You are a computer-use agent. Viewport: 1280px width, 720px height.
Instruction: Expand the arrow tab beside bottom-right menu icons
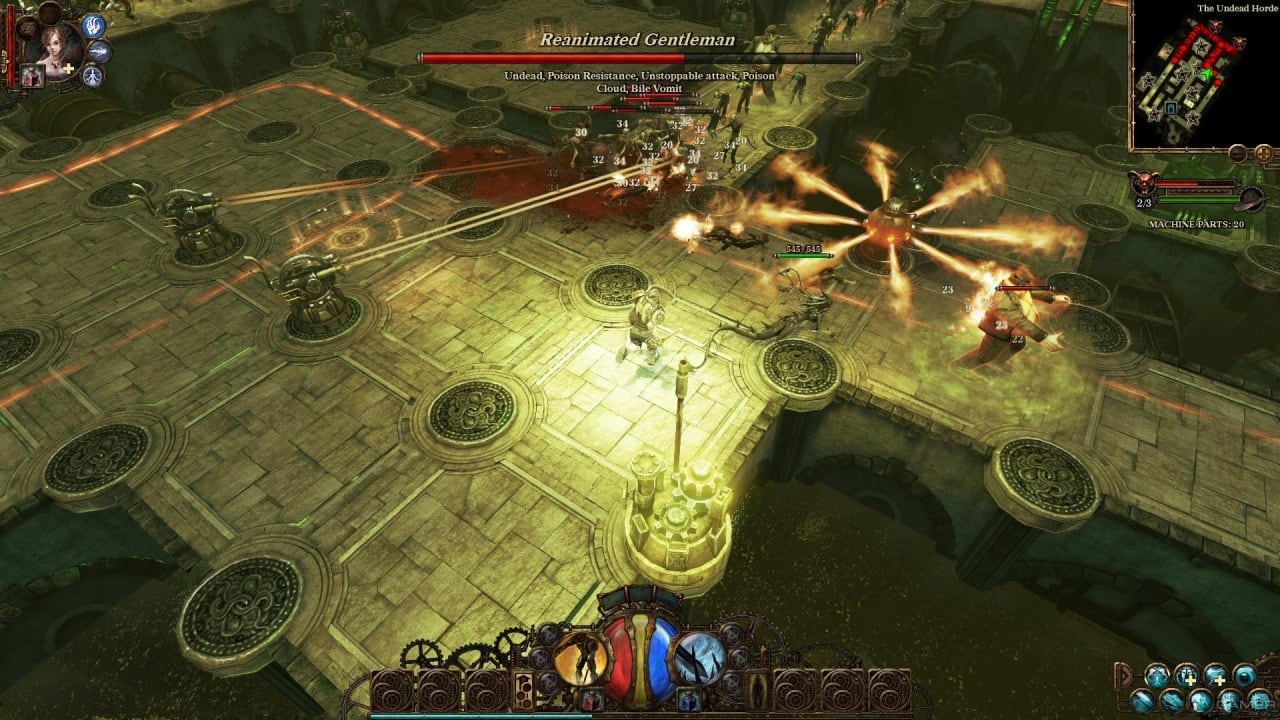tap(1125, 674)
